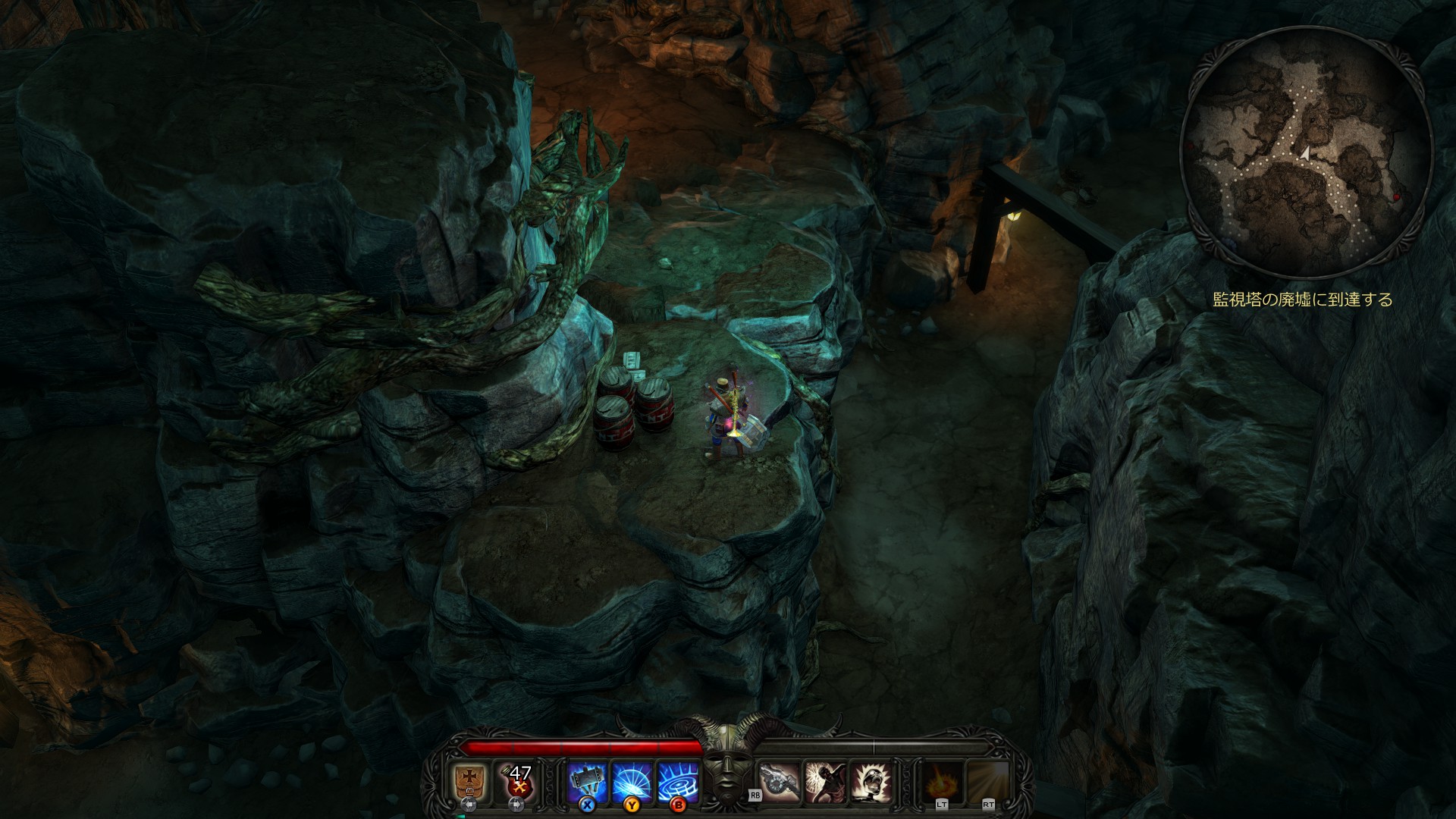Use the red health potion slot
1456x819 pixels.
(x=519, y=781)
